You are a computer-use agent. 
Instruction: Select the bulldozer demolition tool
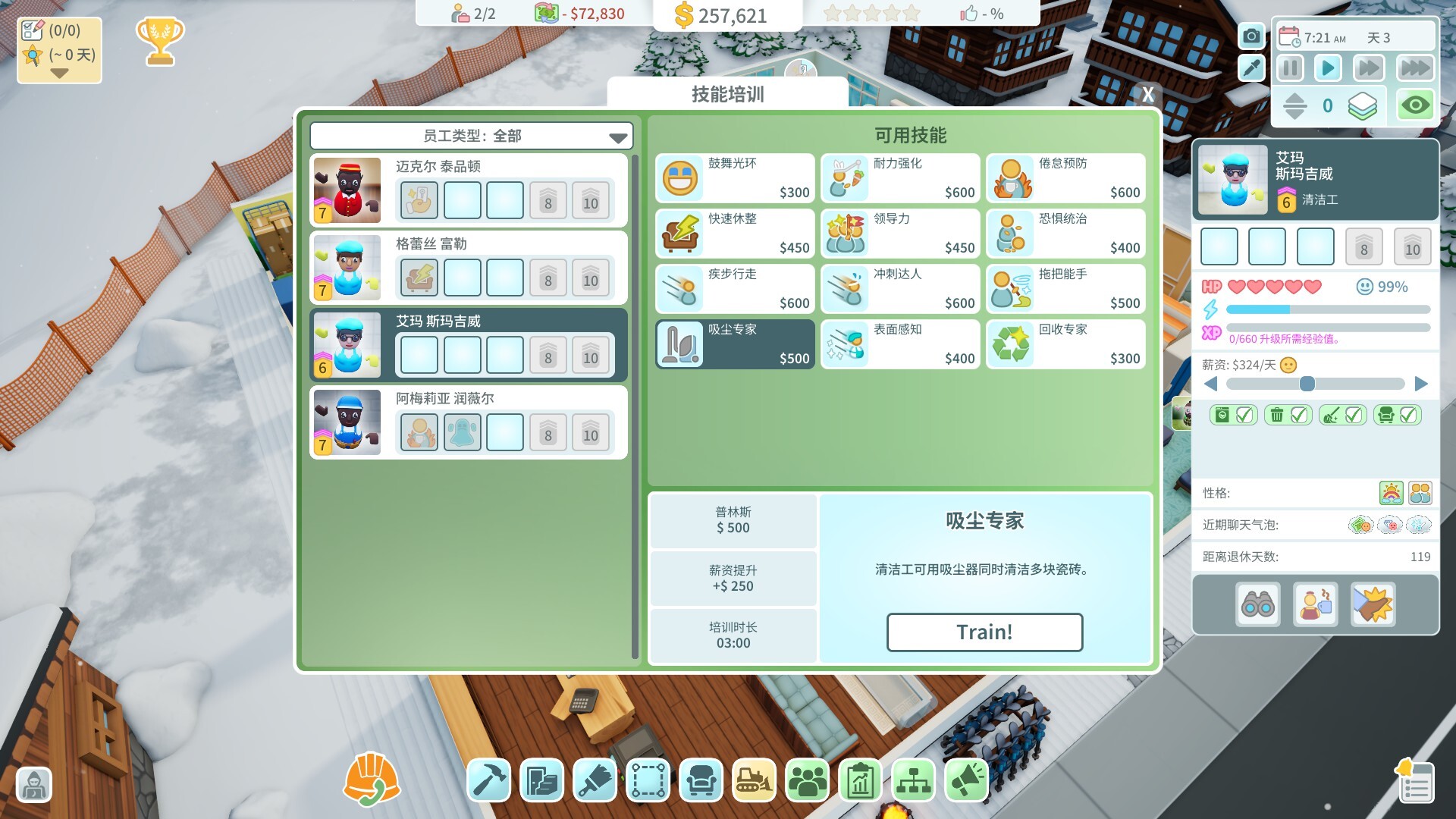[753, 780]
